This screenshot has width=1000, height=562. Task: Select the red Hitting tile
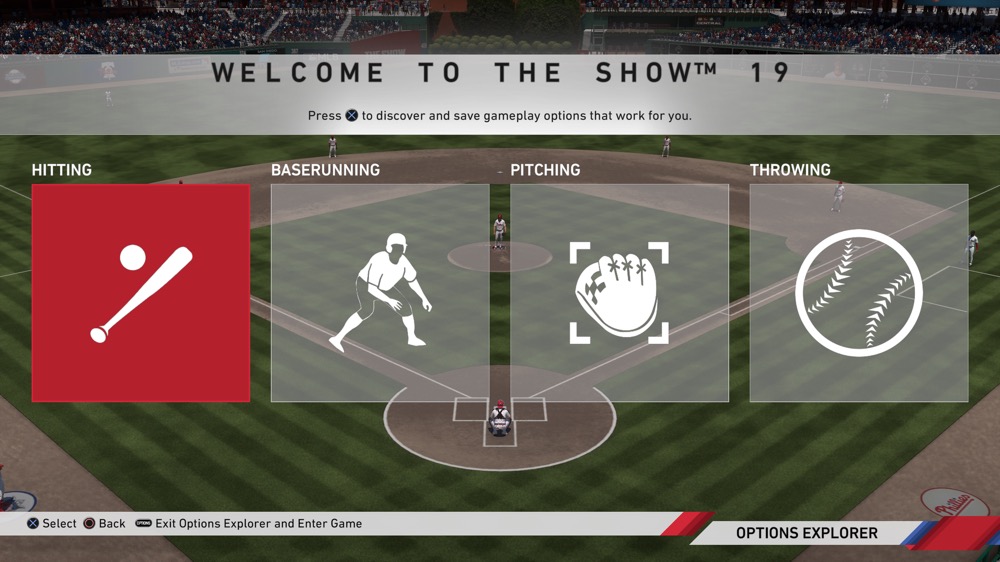pos(141,293)
